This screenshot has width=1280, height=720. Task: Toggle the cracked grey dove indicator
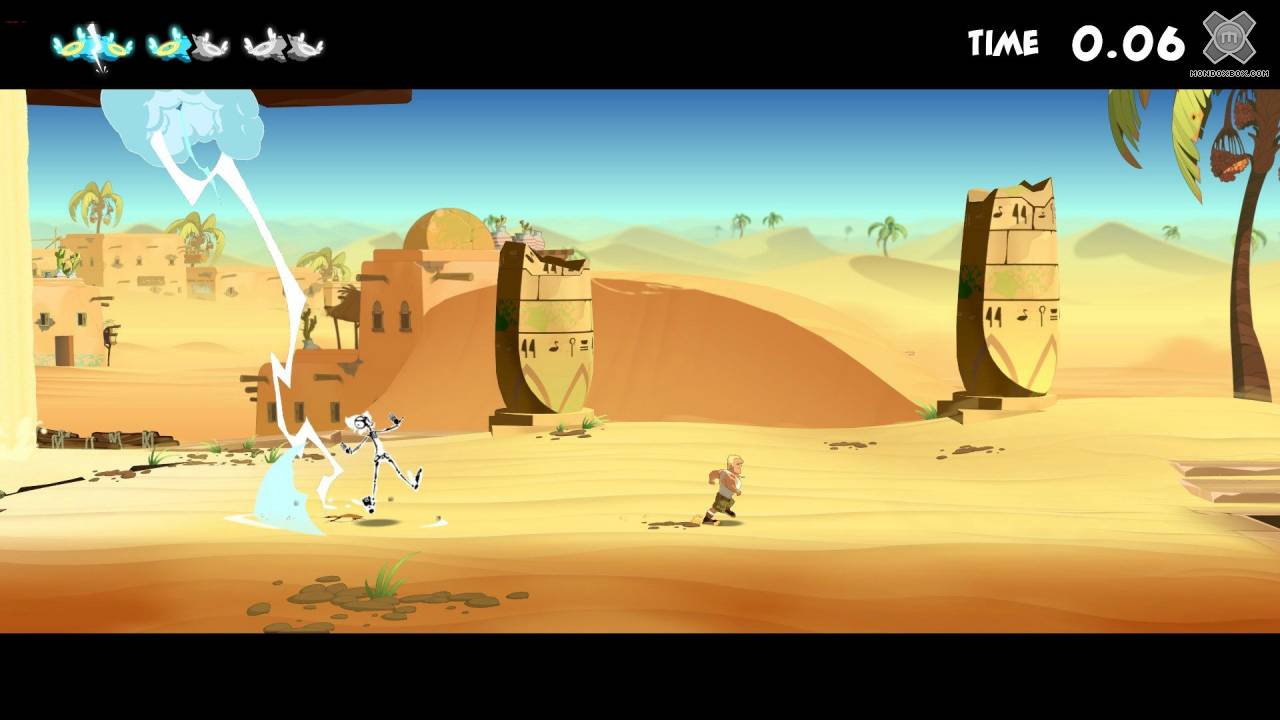tap(262, 43)
